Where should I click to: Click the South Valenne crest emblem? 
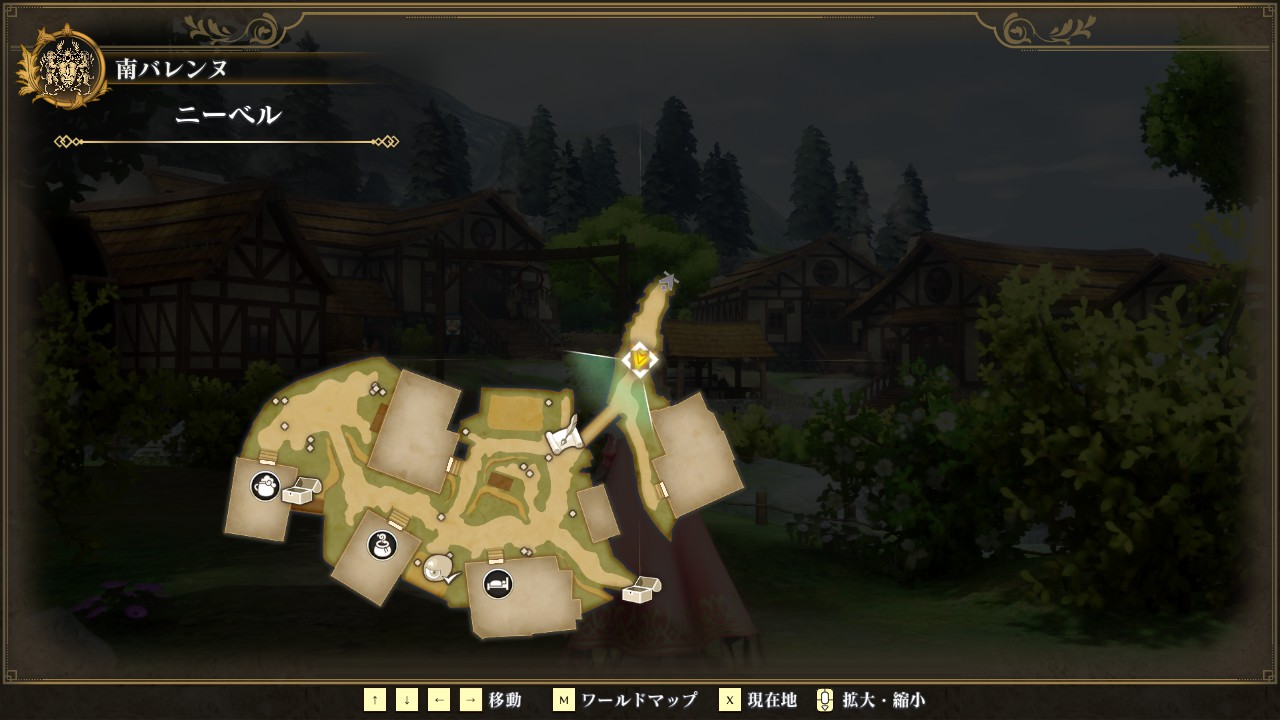(x=68, y=67)
